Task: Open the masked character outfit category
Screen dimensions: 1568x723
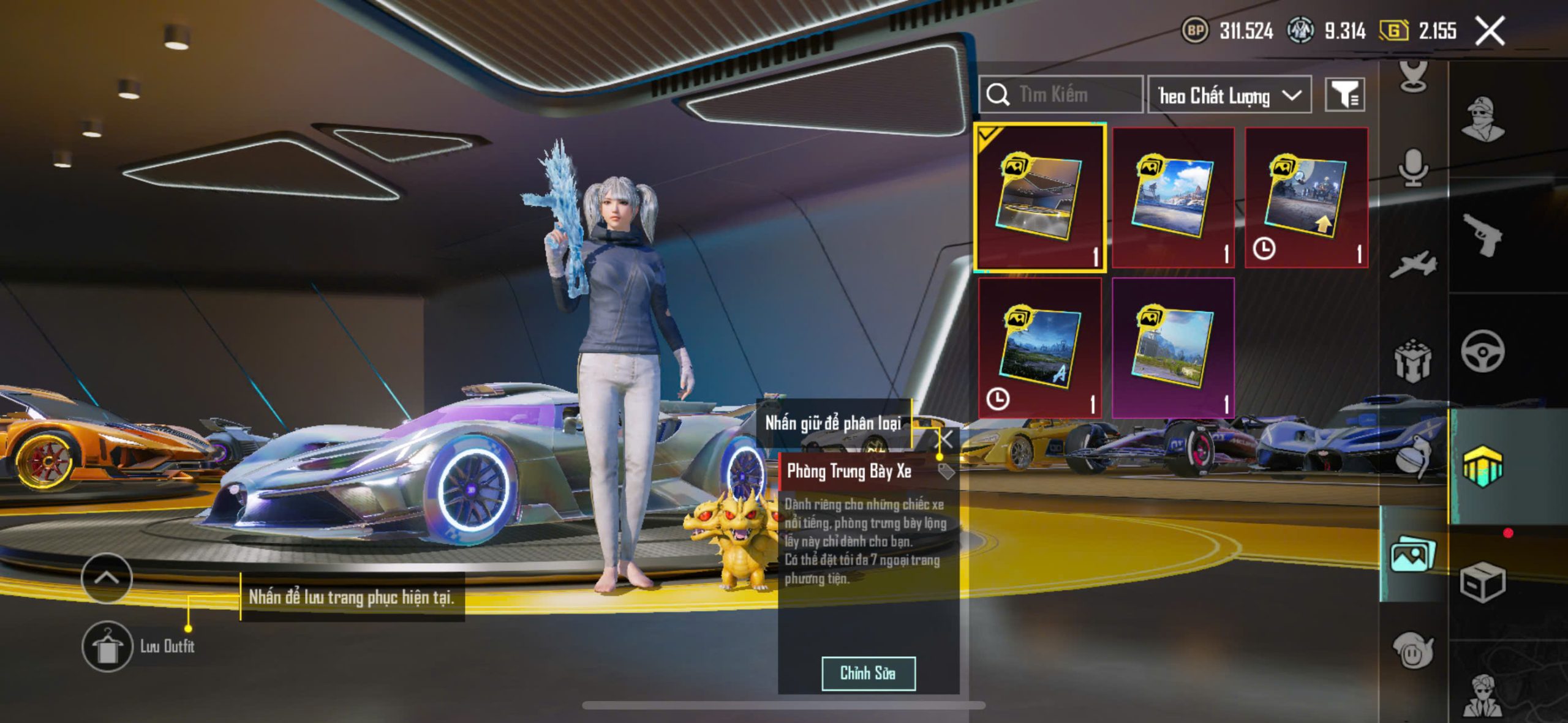Action: (1482, 119)
